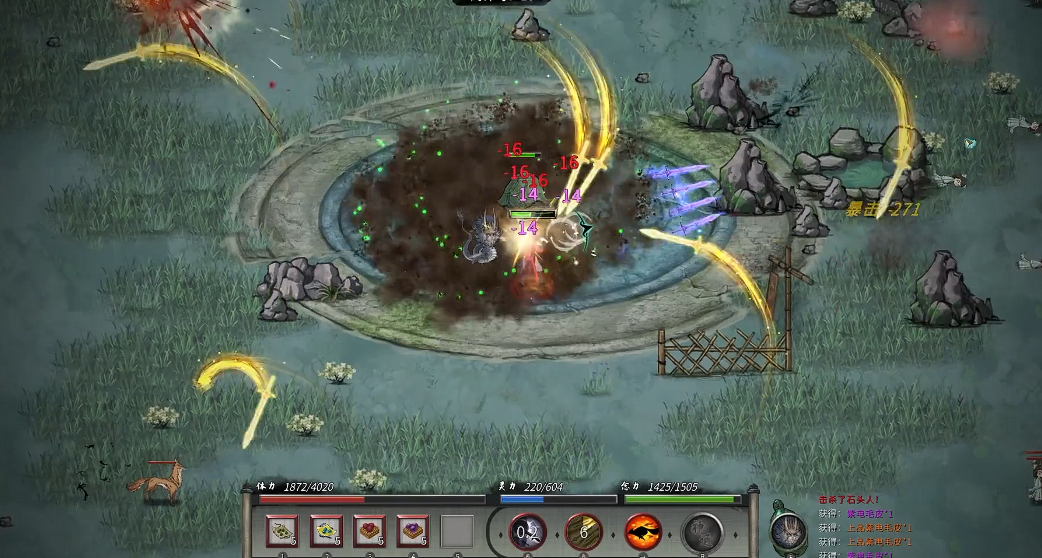Image resolution: width=1042 pixels, height=558 pixels.
Task: Use the green pastry item in slot one
Action: pyautogui.click(x=281, y=531)
